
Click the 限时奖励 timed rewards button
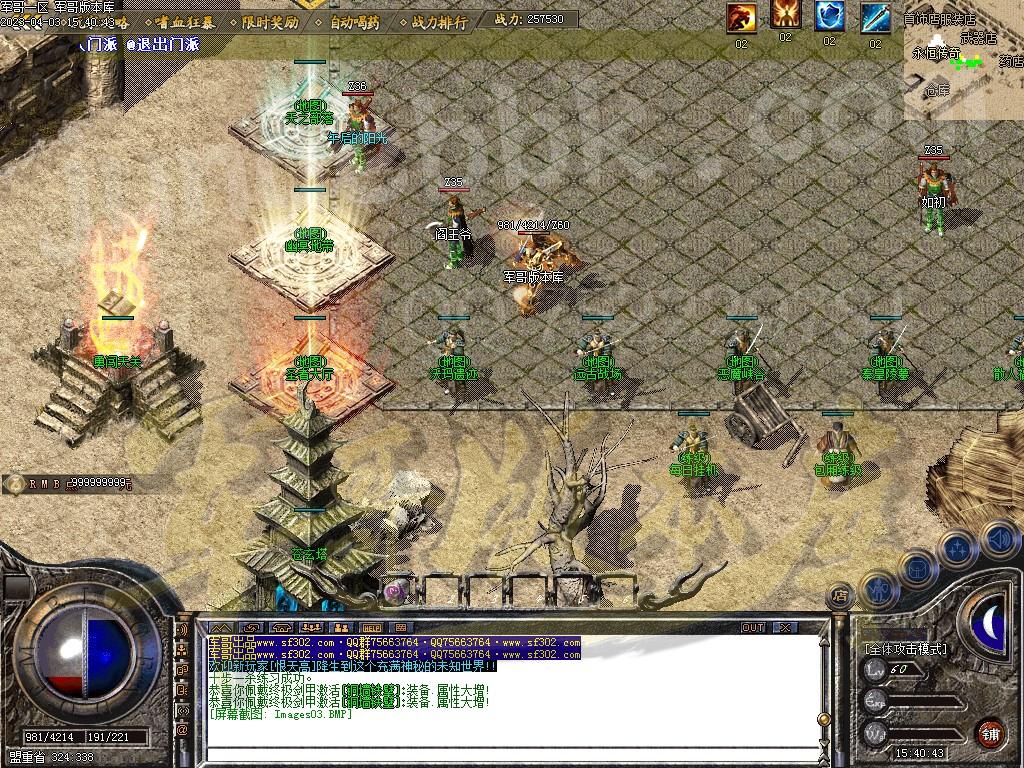click(270, 21)
